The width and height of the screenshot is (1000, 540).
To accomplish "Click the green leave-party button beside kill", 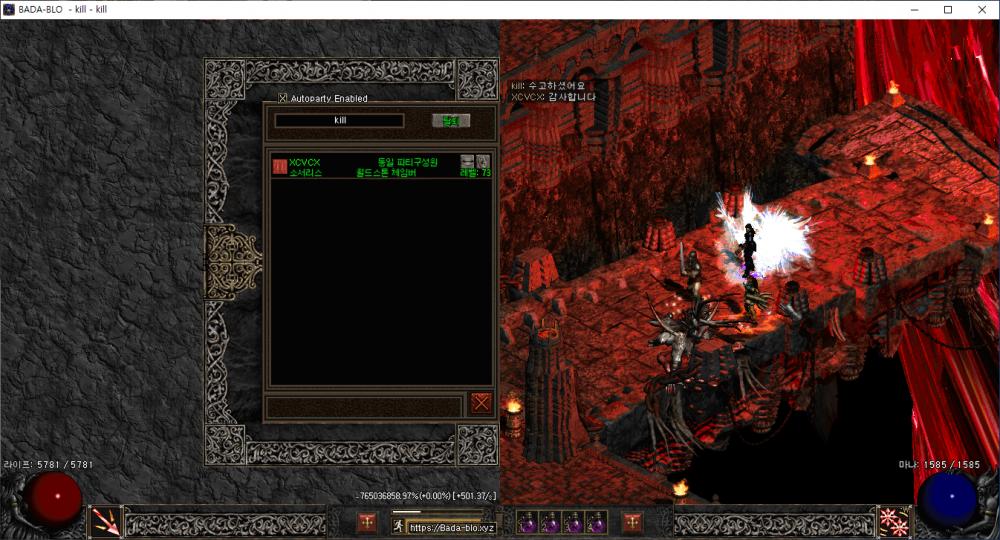I will 450,121.
